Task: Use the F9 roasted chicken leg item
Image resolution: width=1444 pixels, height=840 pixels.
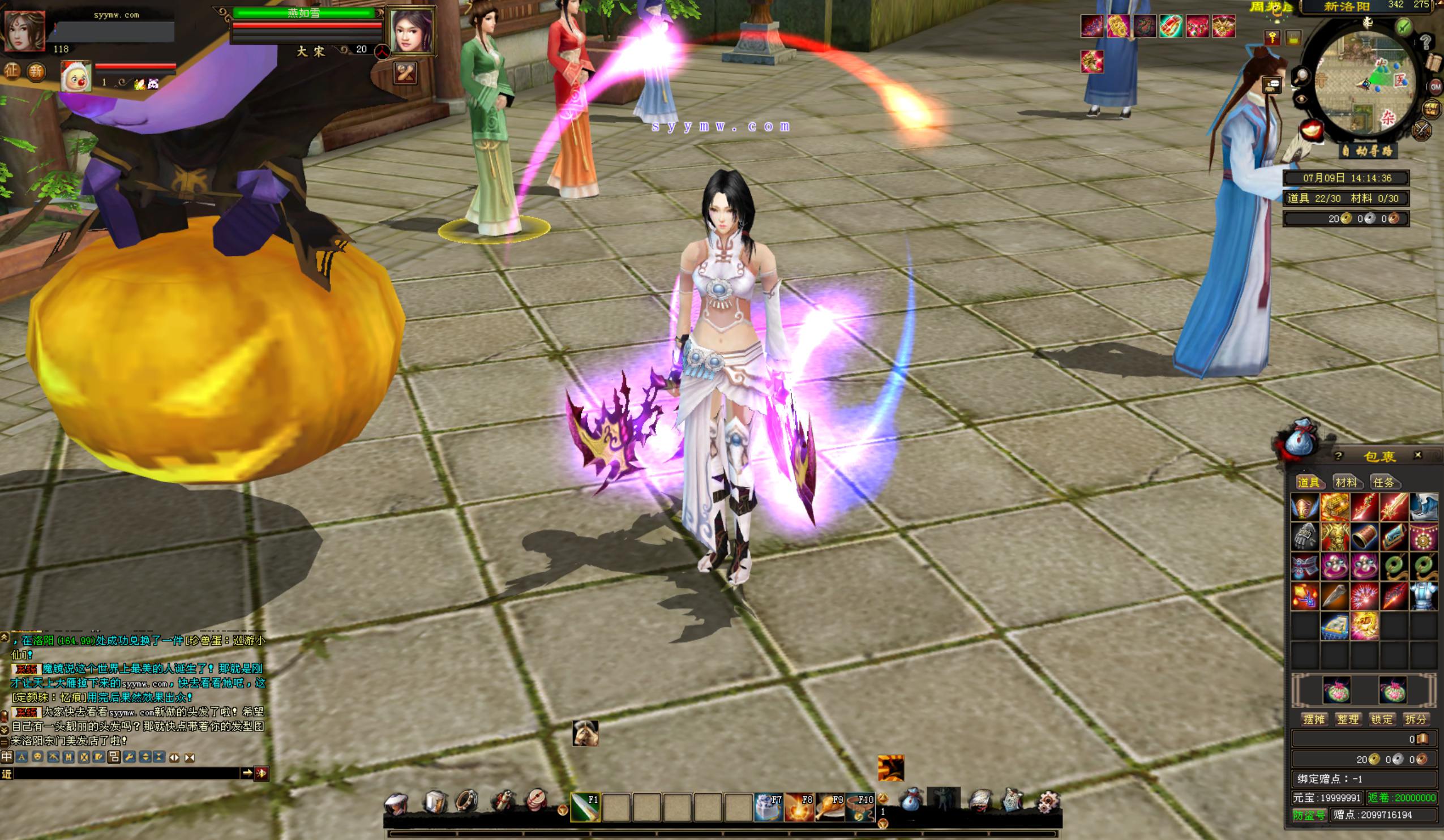Action: pos(829,807)
